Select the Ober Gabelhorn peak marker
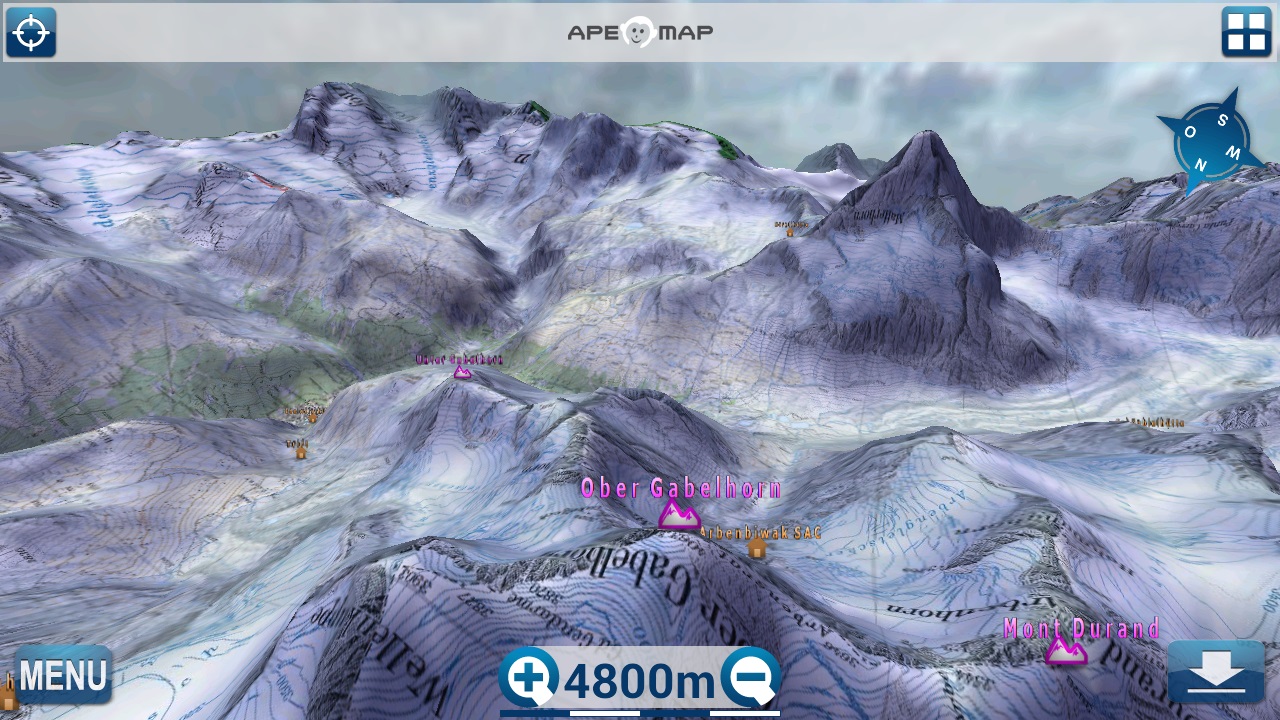 pyautogui.click(x=679, y=515)
